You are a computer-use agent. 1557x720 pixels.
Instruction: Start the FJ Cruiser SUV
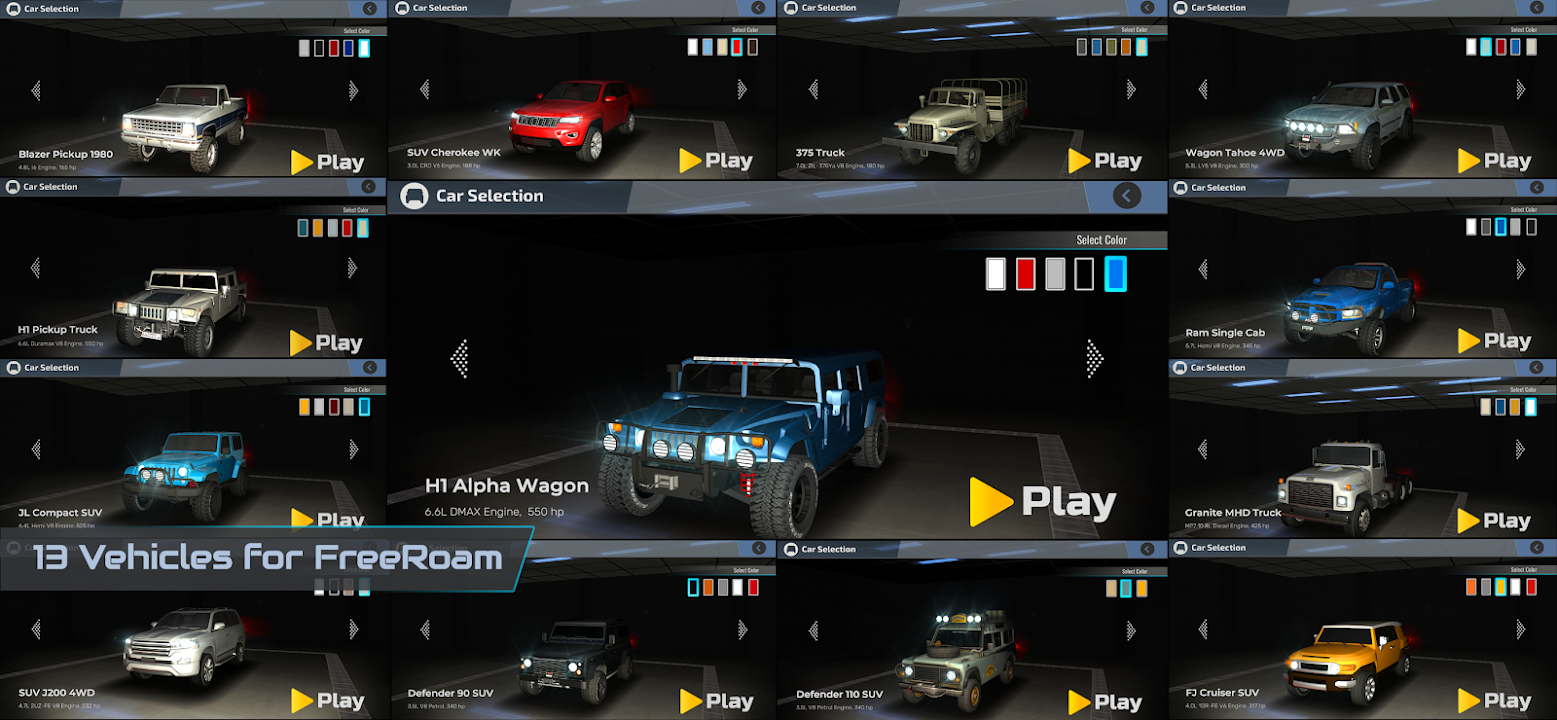pos(1494,701)
